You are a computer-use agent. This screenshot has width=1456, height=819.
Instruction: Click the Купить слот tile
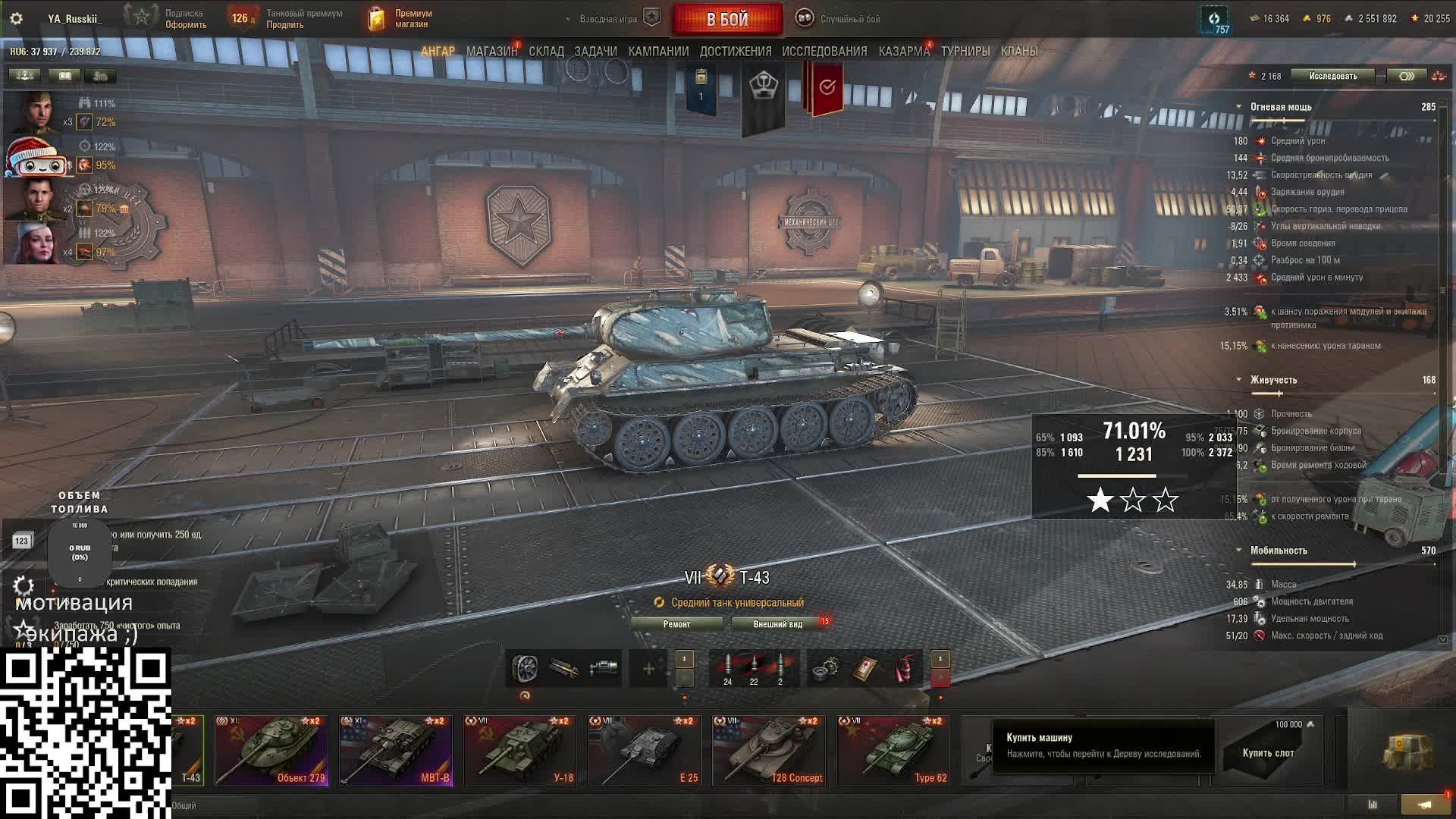1267,751
